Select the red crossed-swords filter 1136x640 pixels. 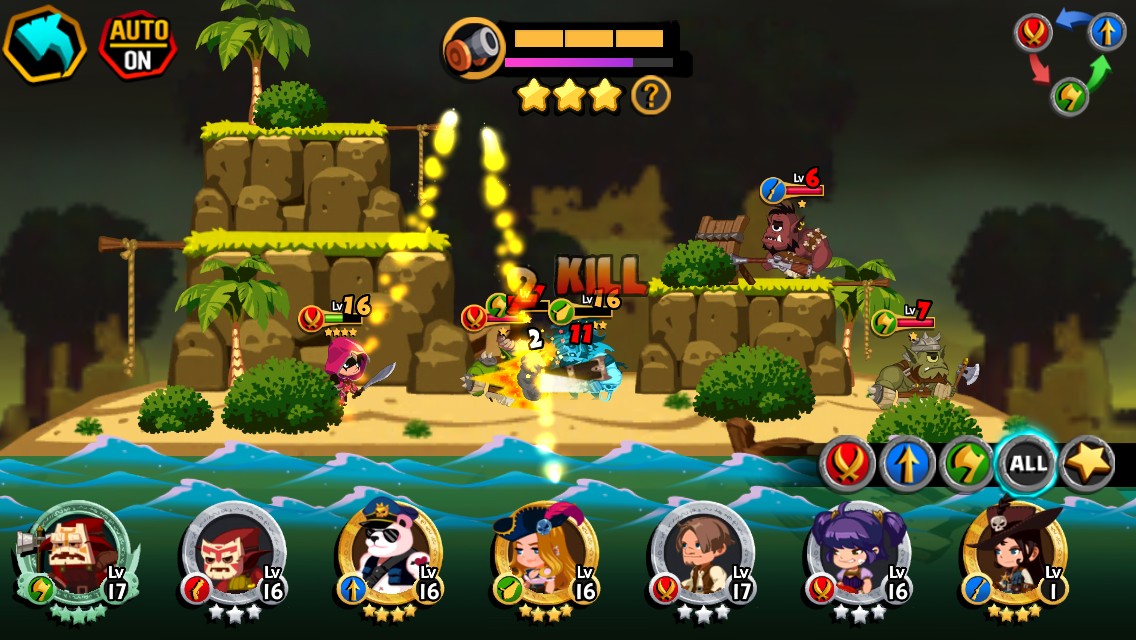pyautogui.click(x=848, y=465)
